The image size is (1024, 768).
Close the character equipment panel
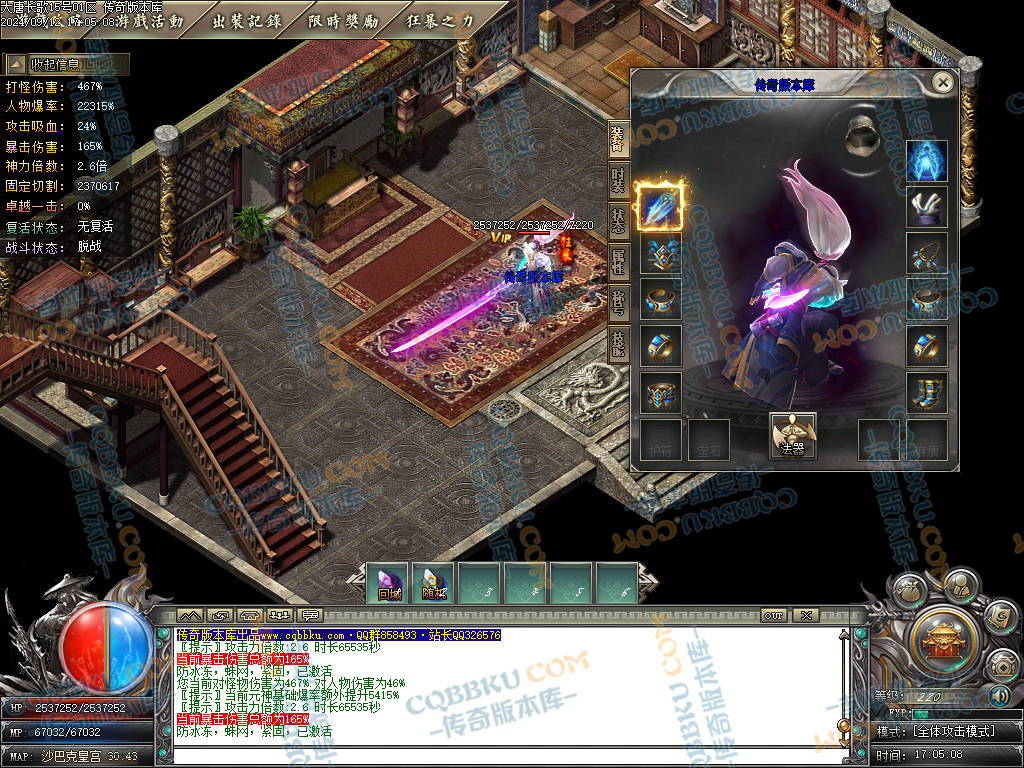click(x=942, y=82)
